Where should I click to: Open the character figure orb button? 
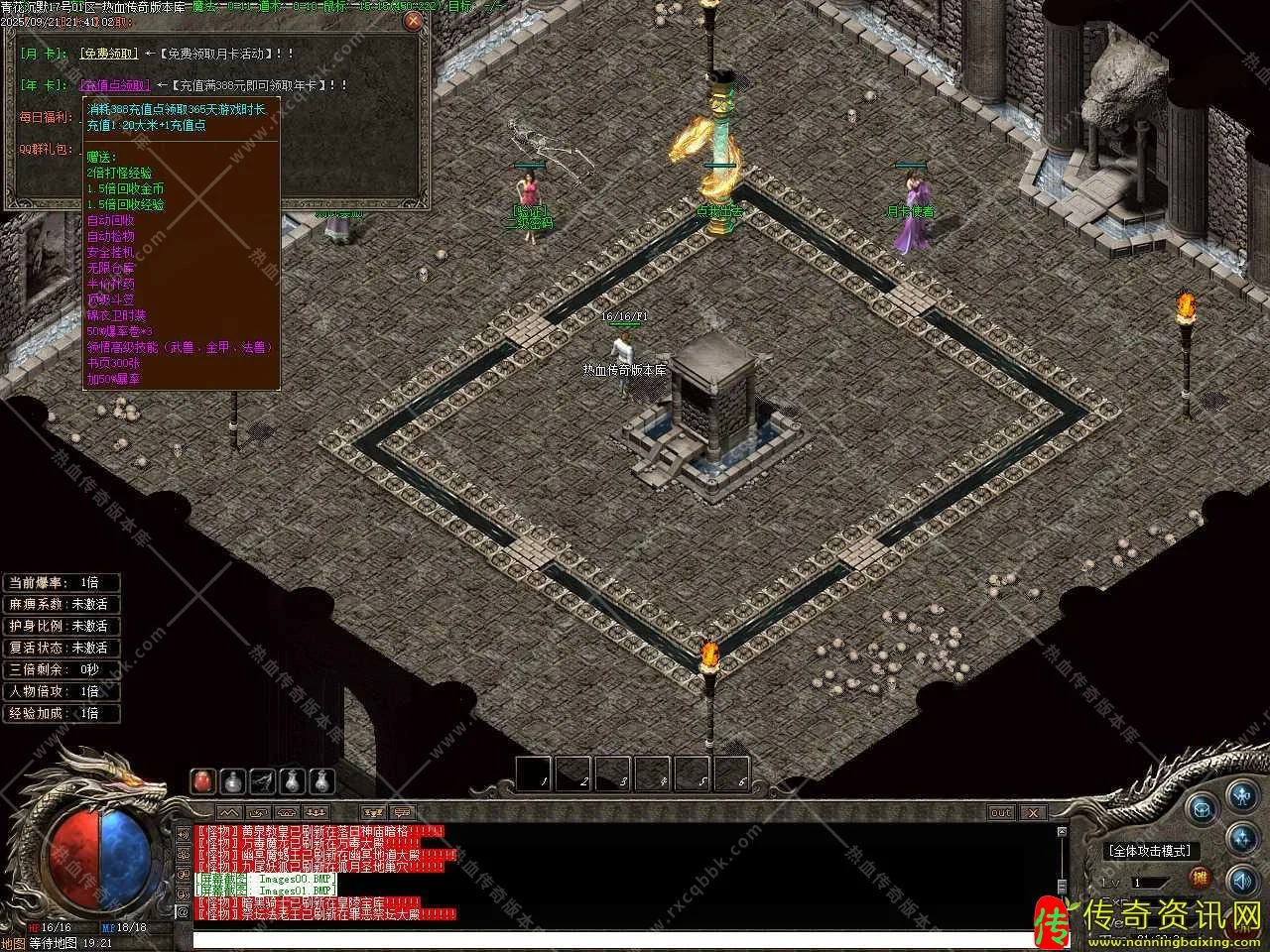coord(1241,795)
